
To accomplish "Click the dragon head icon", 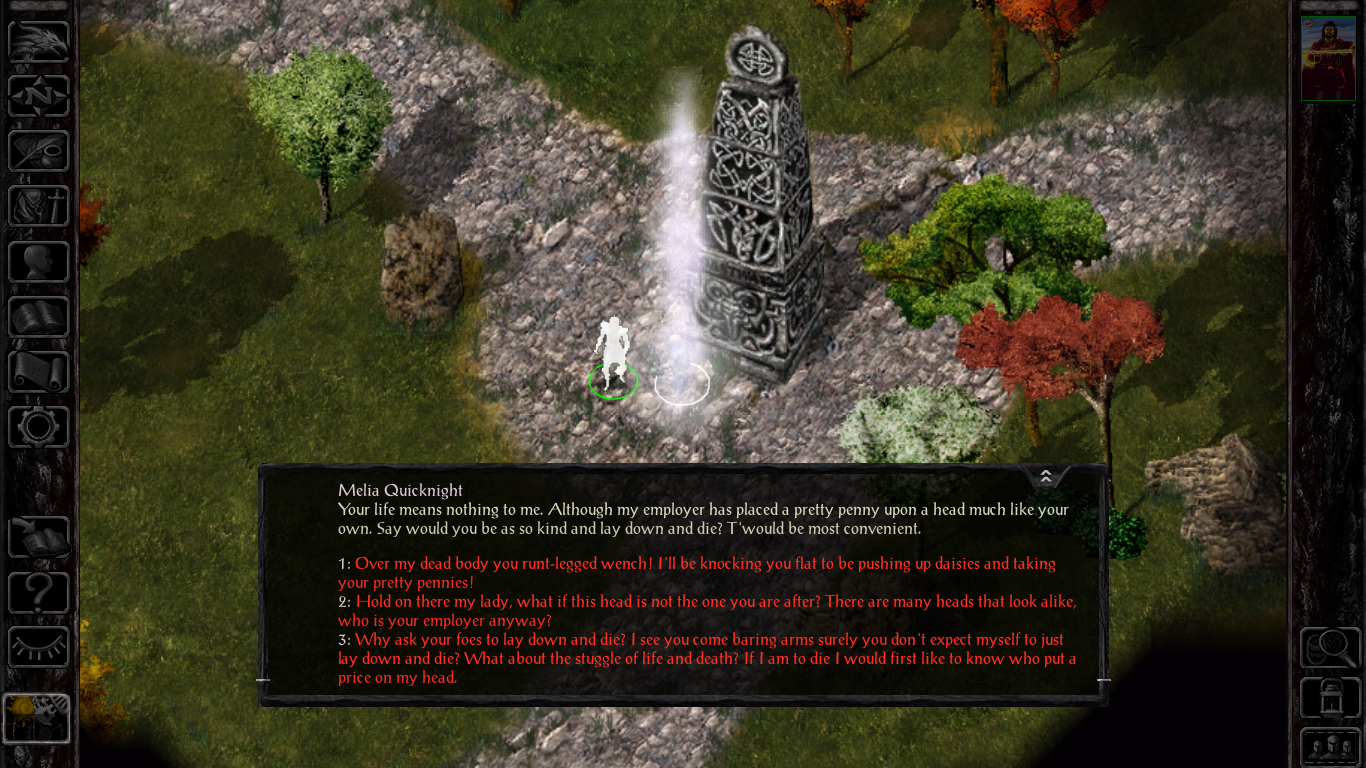I will (x=39, y=41).
